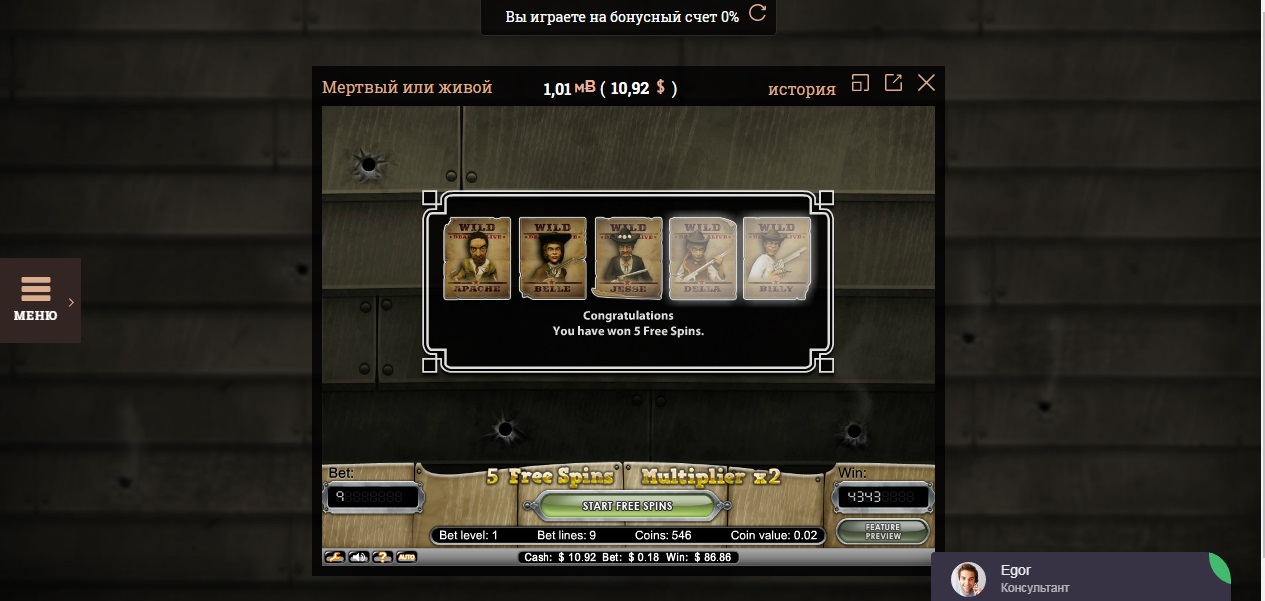Activate the AUTO play button
The image size is (1265, 601).
406,557
